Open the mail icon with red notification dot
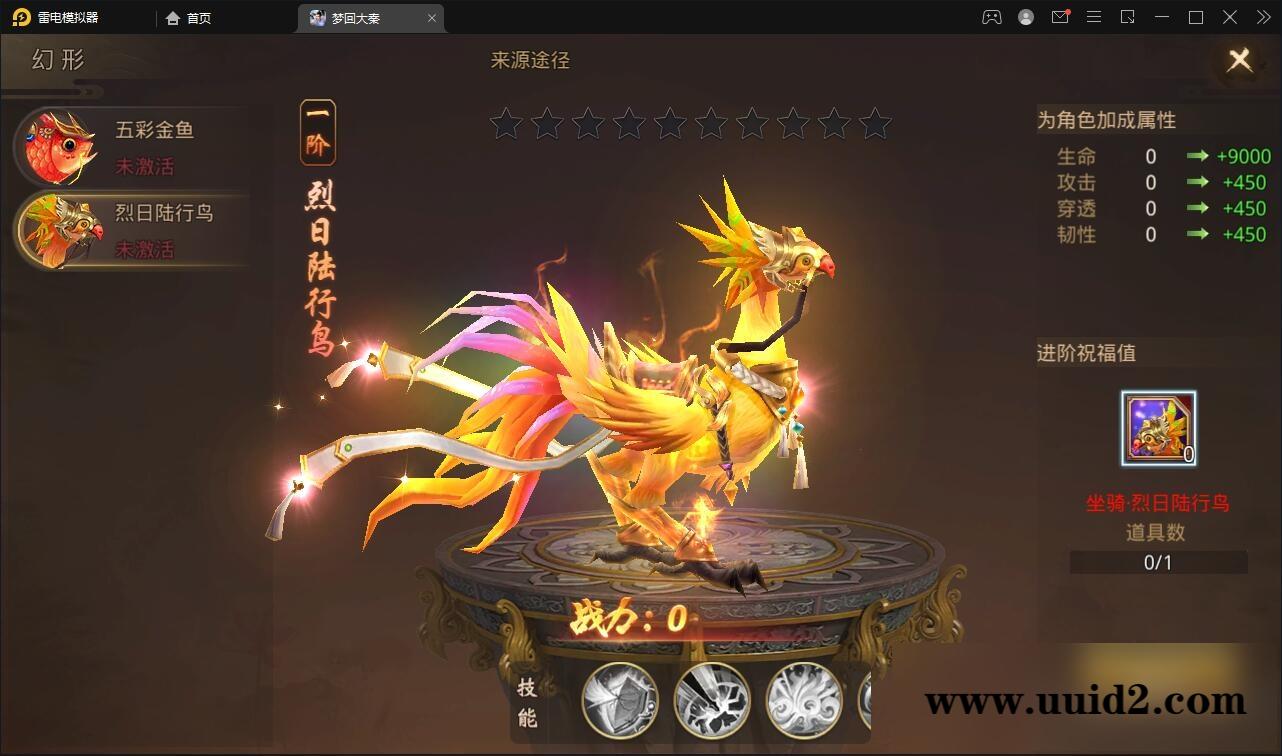Image resolution: width=1282 pixels, height=756 pixels. pyautogui.click(x=1060, y=17)
